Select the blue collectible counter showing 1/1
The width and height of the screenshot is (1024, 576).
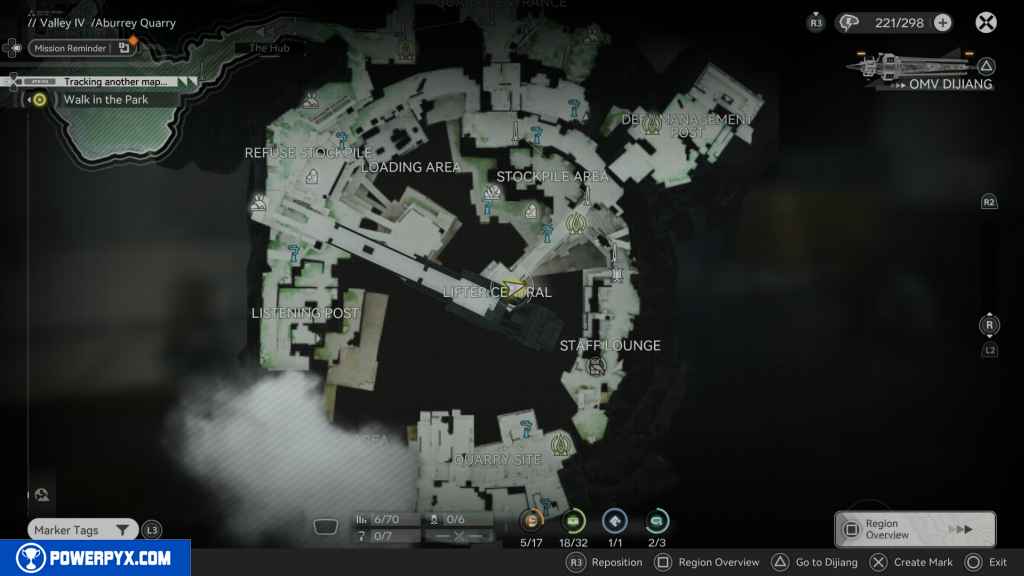[x=615, y=520]
